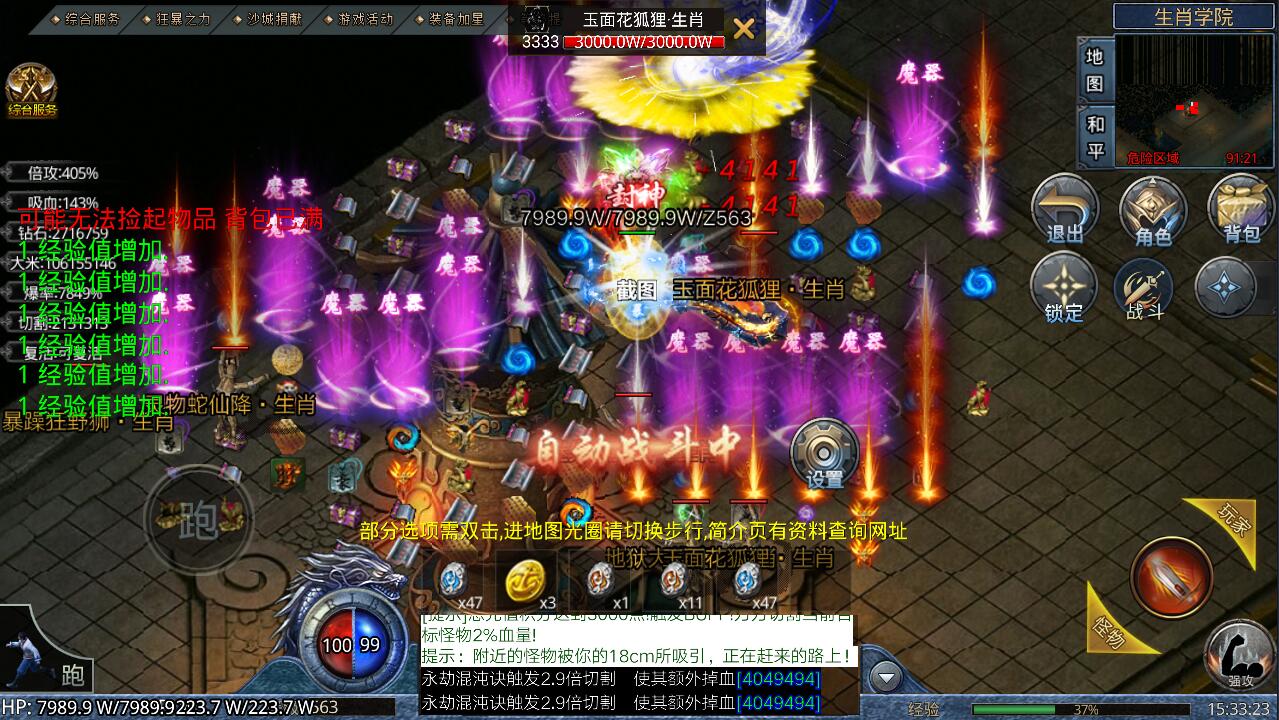Activate the 锁定 target lock button

click(1064, 287)
